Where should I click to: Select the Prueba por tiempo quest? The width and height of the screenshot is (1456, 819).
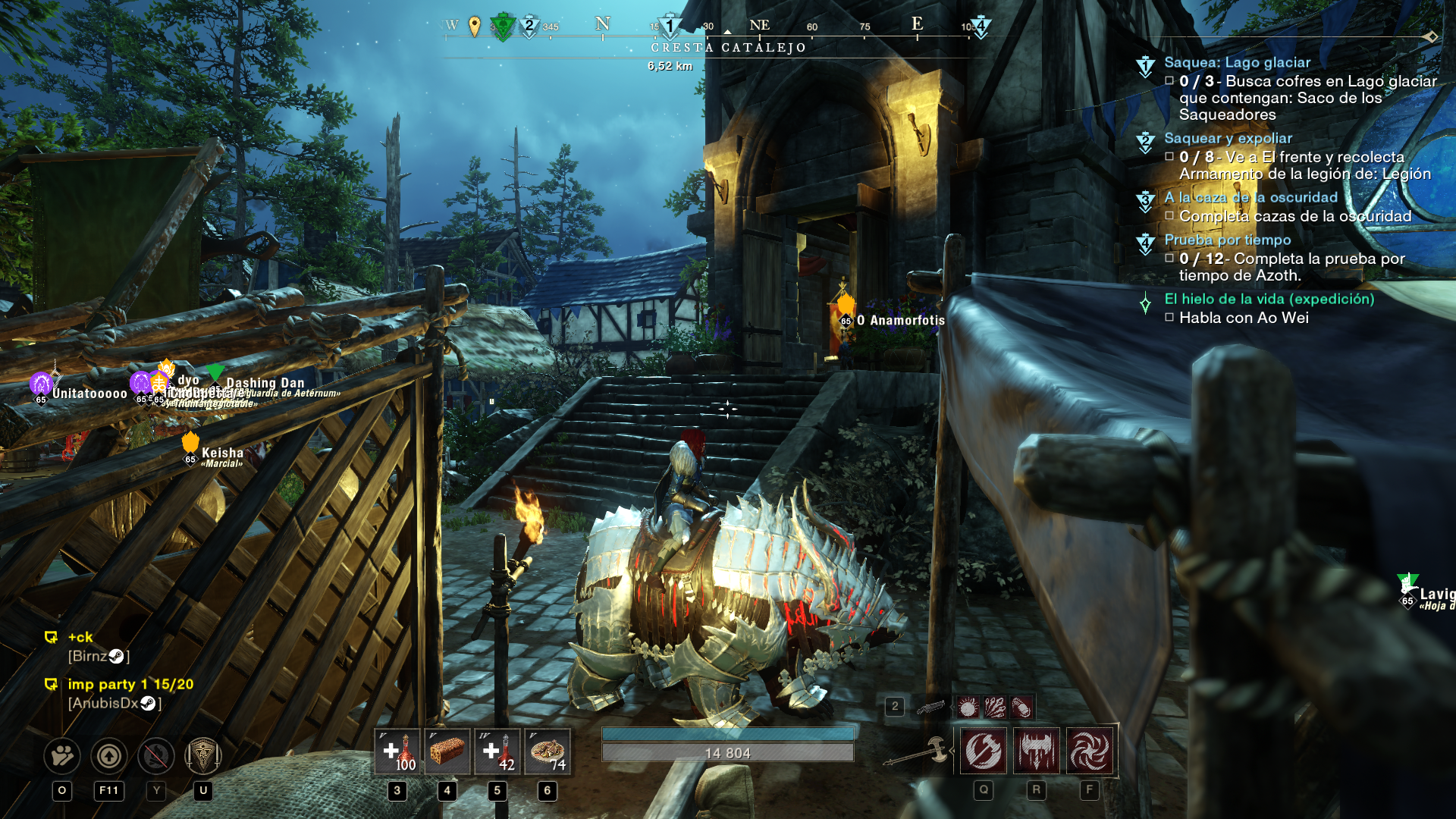tap(1227, 240)
